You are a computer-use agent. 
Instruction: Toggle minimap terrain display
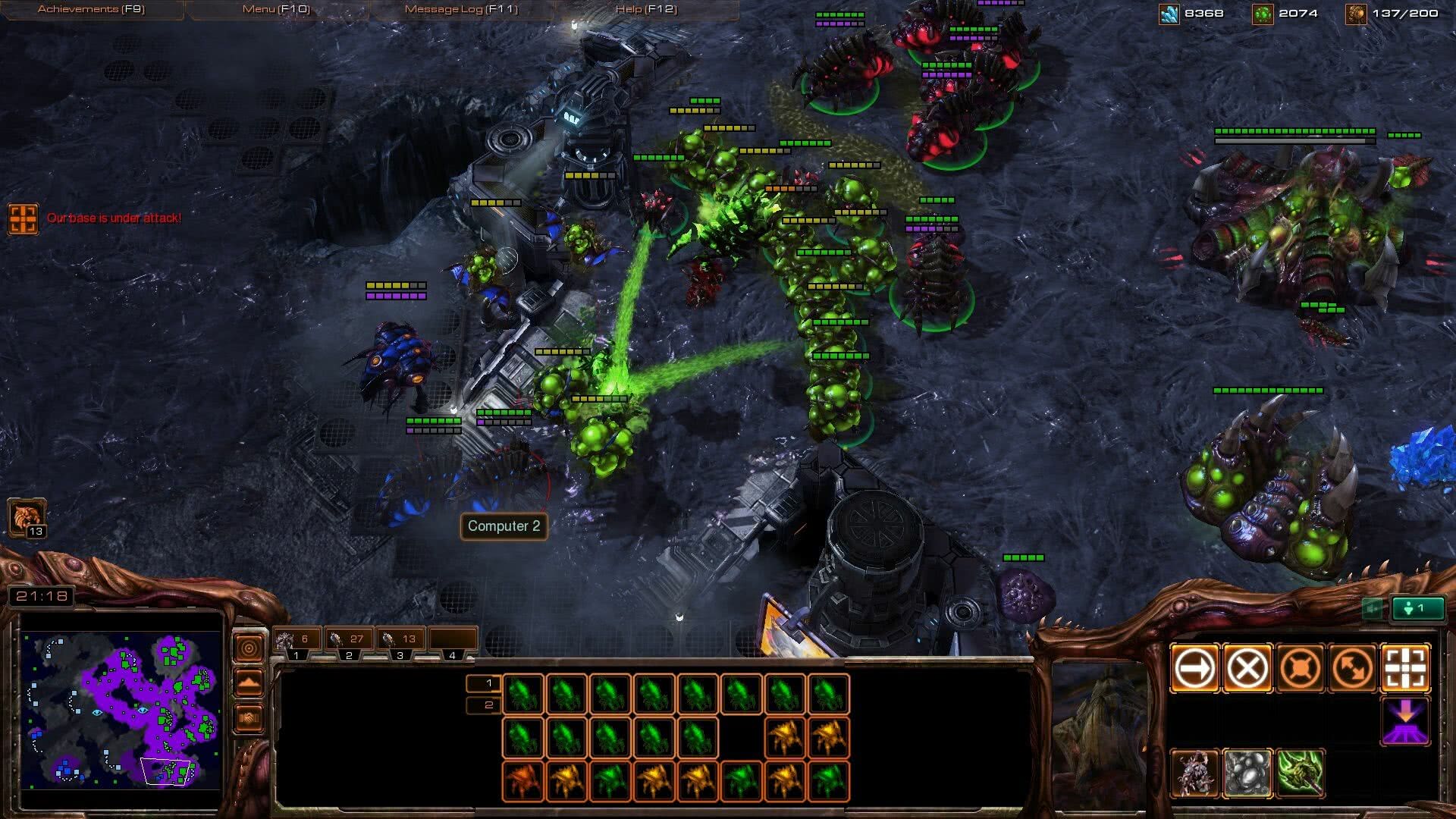pyautogui.click(x=249, y=683)
